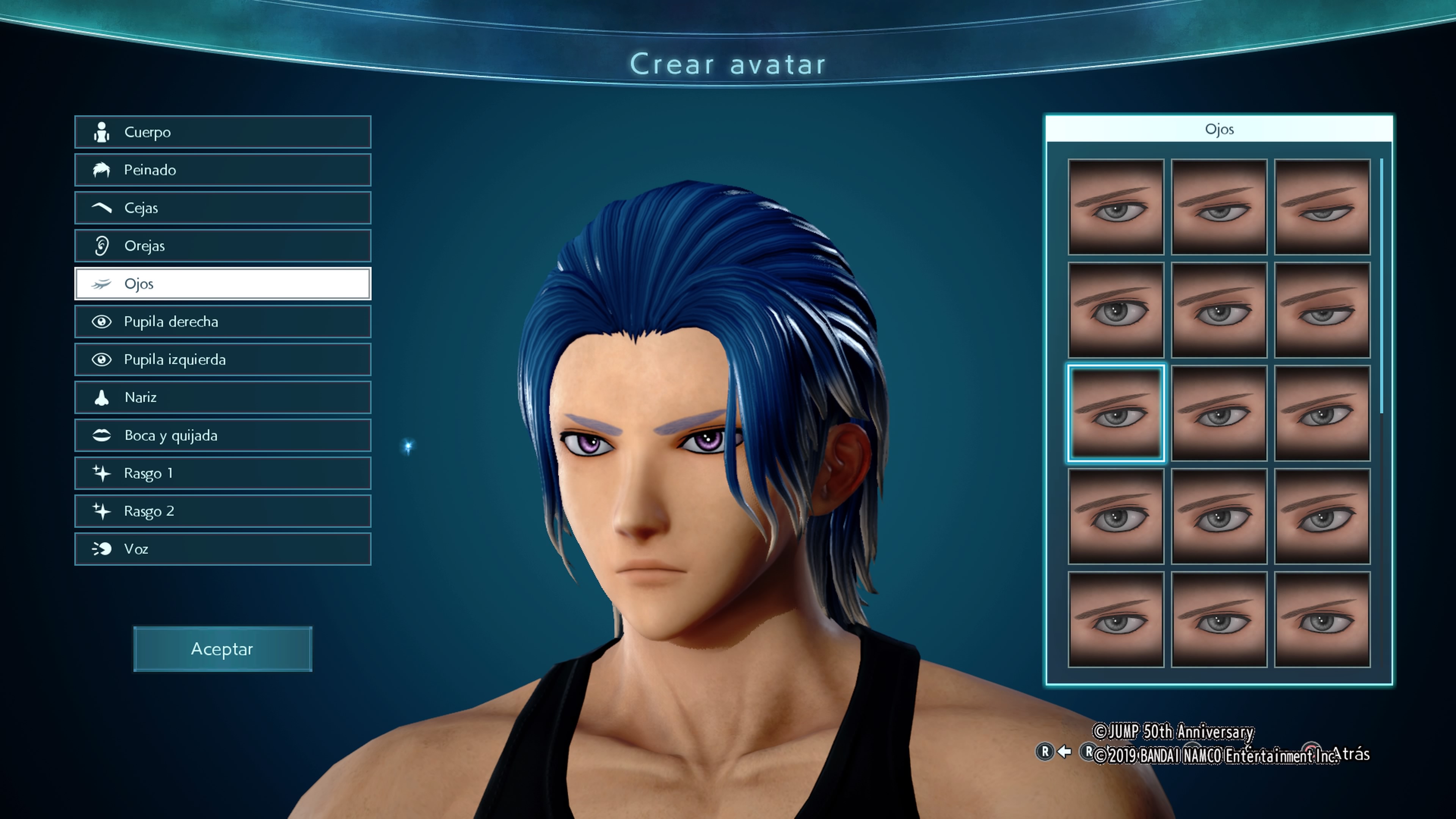Open the Orejas category
The image size is (1456, 819).
pos(222,246)
